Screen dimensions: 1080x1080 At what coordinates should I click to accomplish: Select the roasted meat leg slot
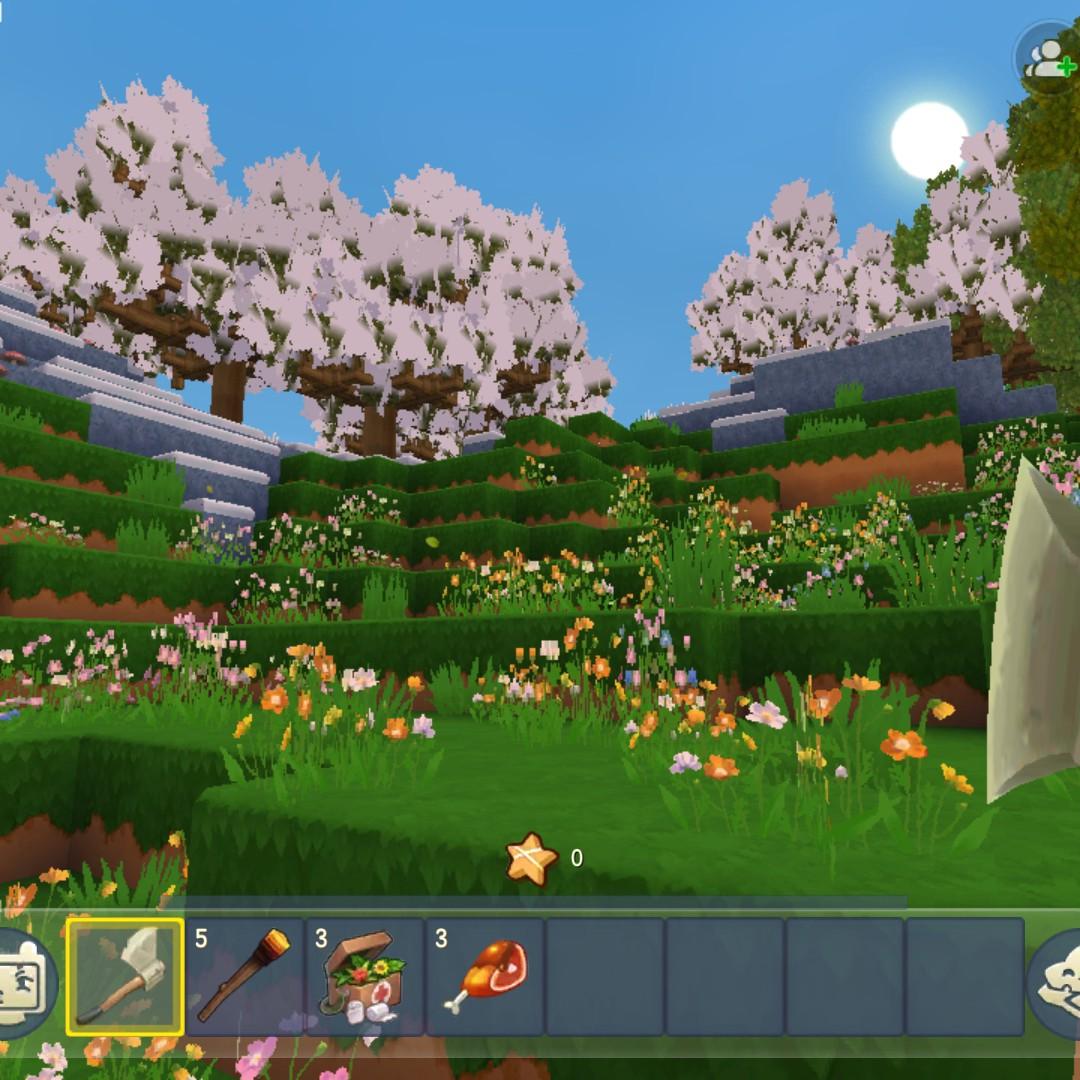click(485, 976)
